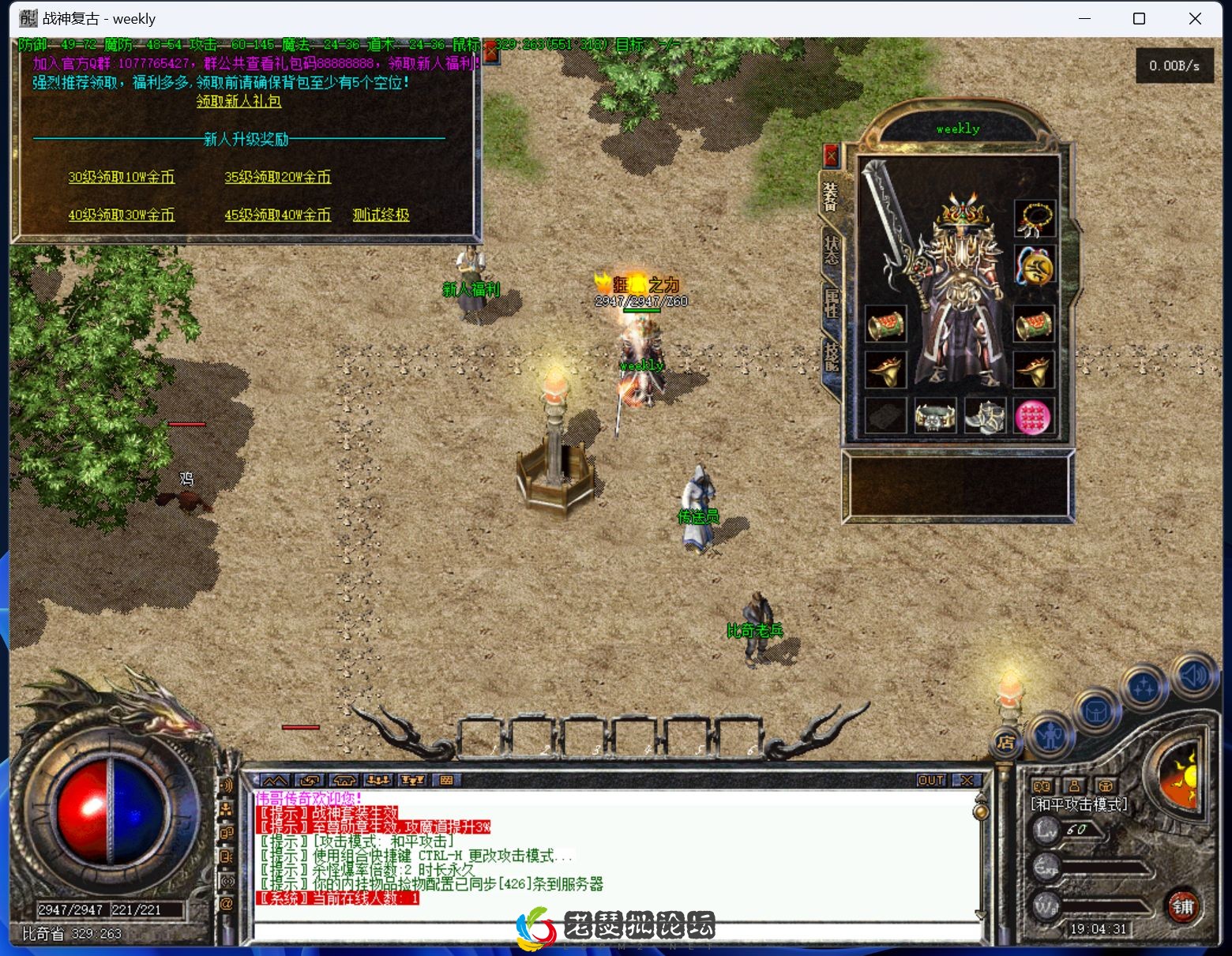Screen dimensions: 1232x956
Task: Claim the level 30 reward of 10W gold
Action: click(x=121, y=177)
